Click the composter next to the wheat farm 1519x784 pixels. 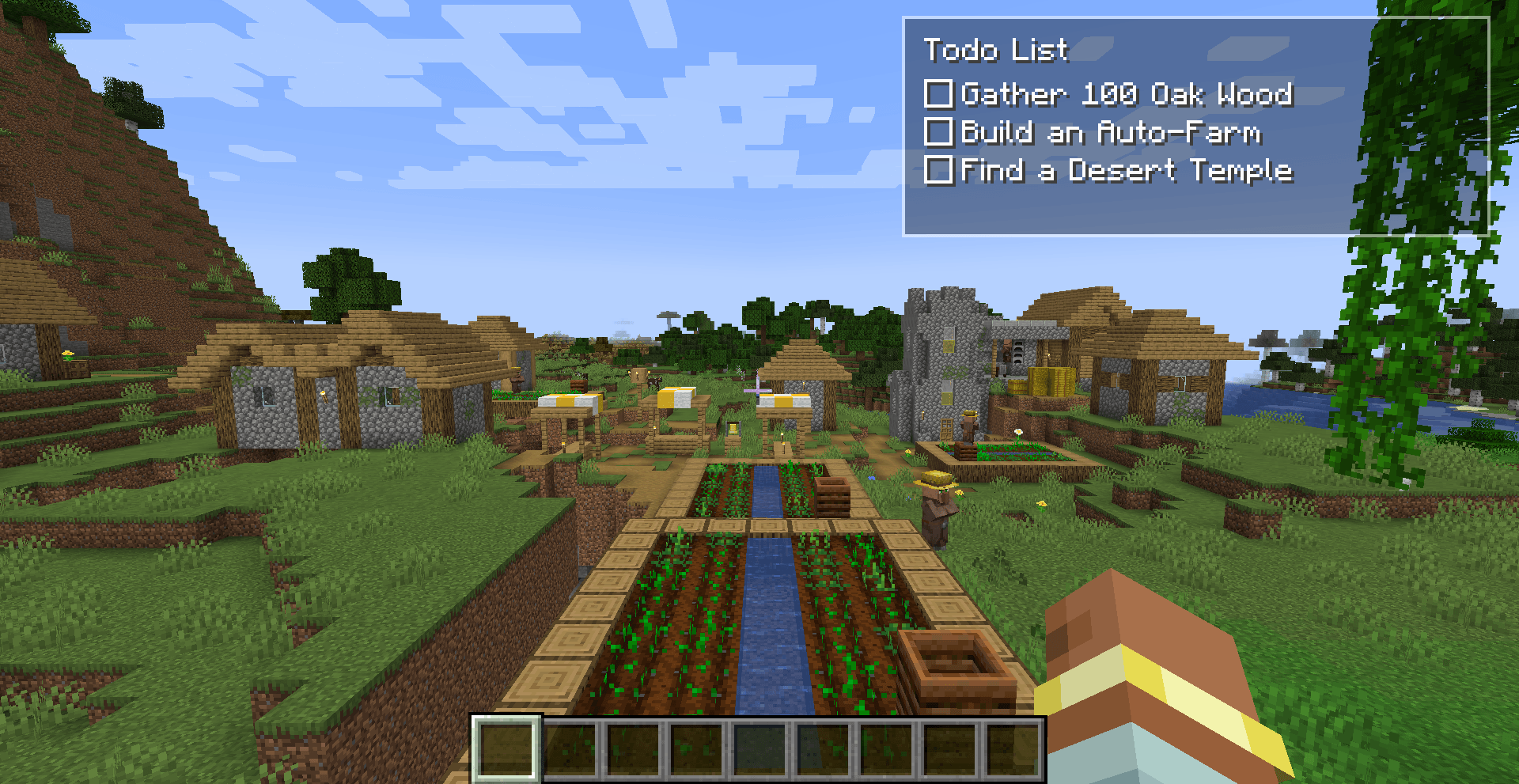[957, 668]
